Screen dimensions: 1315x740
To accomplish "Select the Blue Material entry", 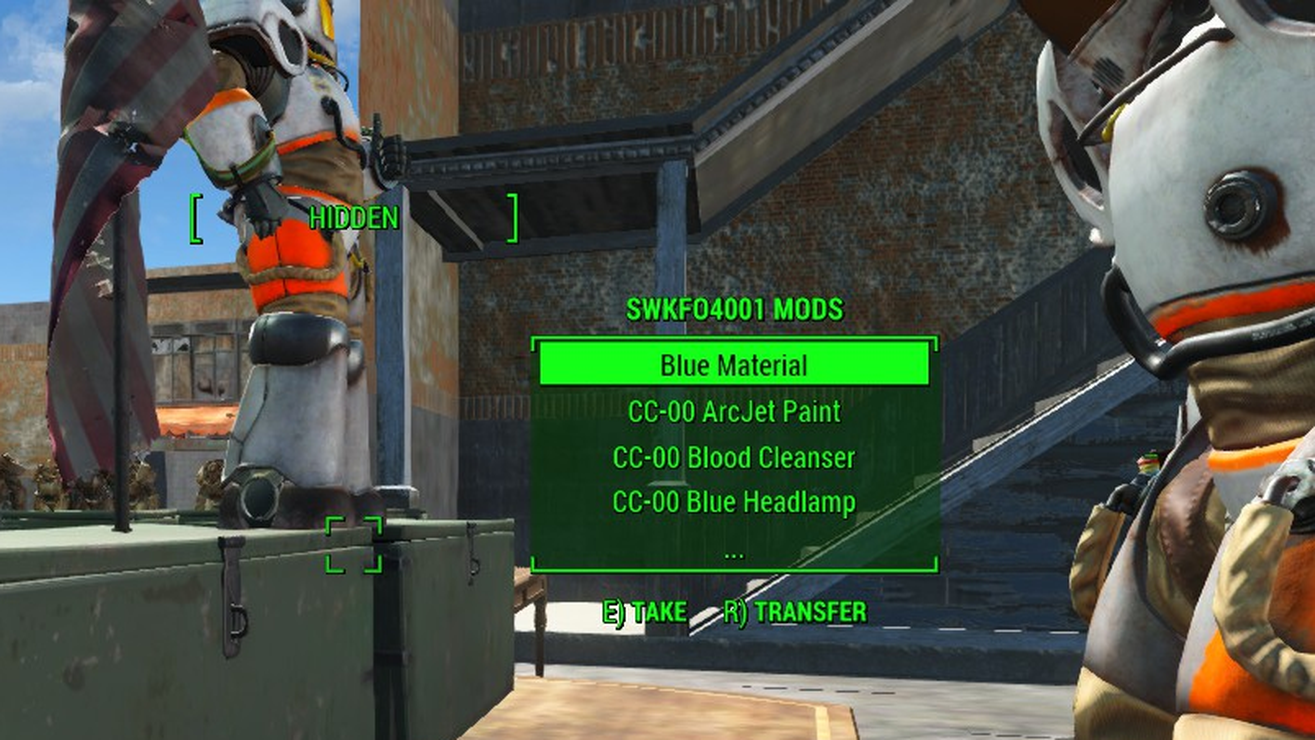I will point(734,365).
